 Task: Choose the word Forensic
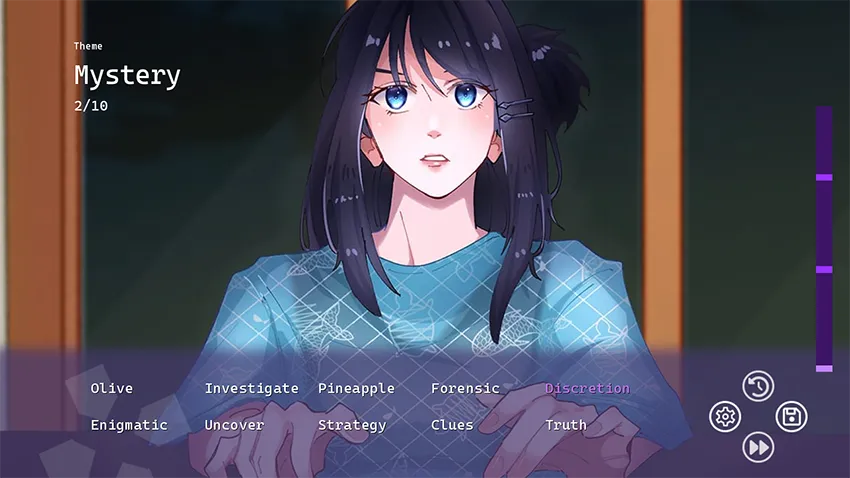(465, 388)
